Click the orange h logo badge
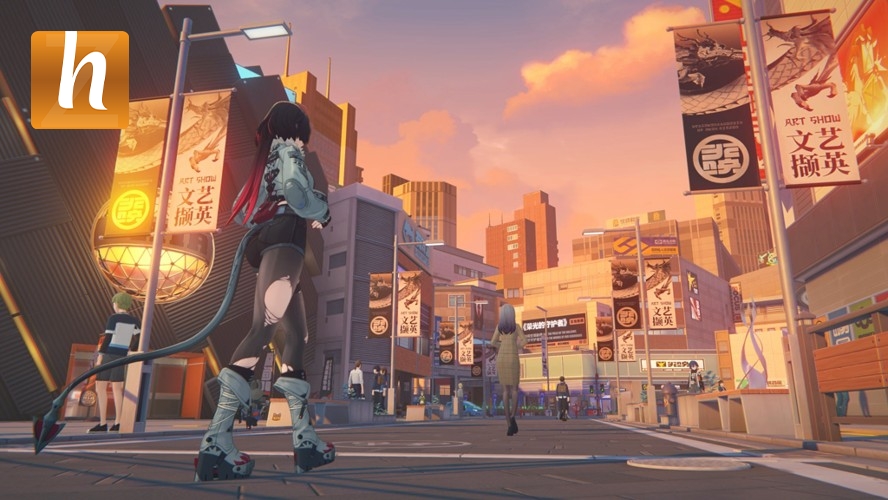 click(x=80, y=80)
